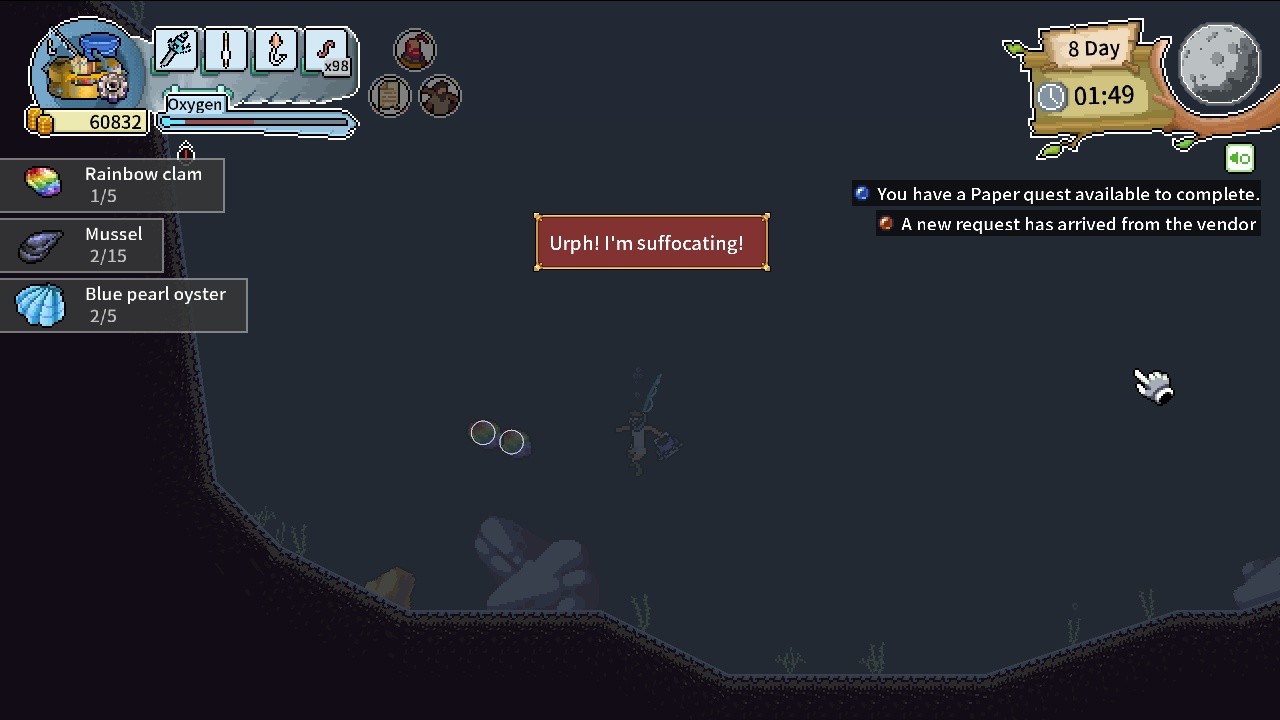This screenshot has height=720, width=1280.
Task: Expand the Mussel quest entry
Action: (82, 245)
